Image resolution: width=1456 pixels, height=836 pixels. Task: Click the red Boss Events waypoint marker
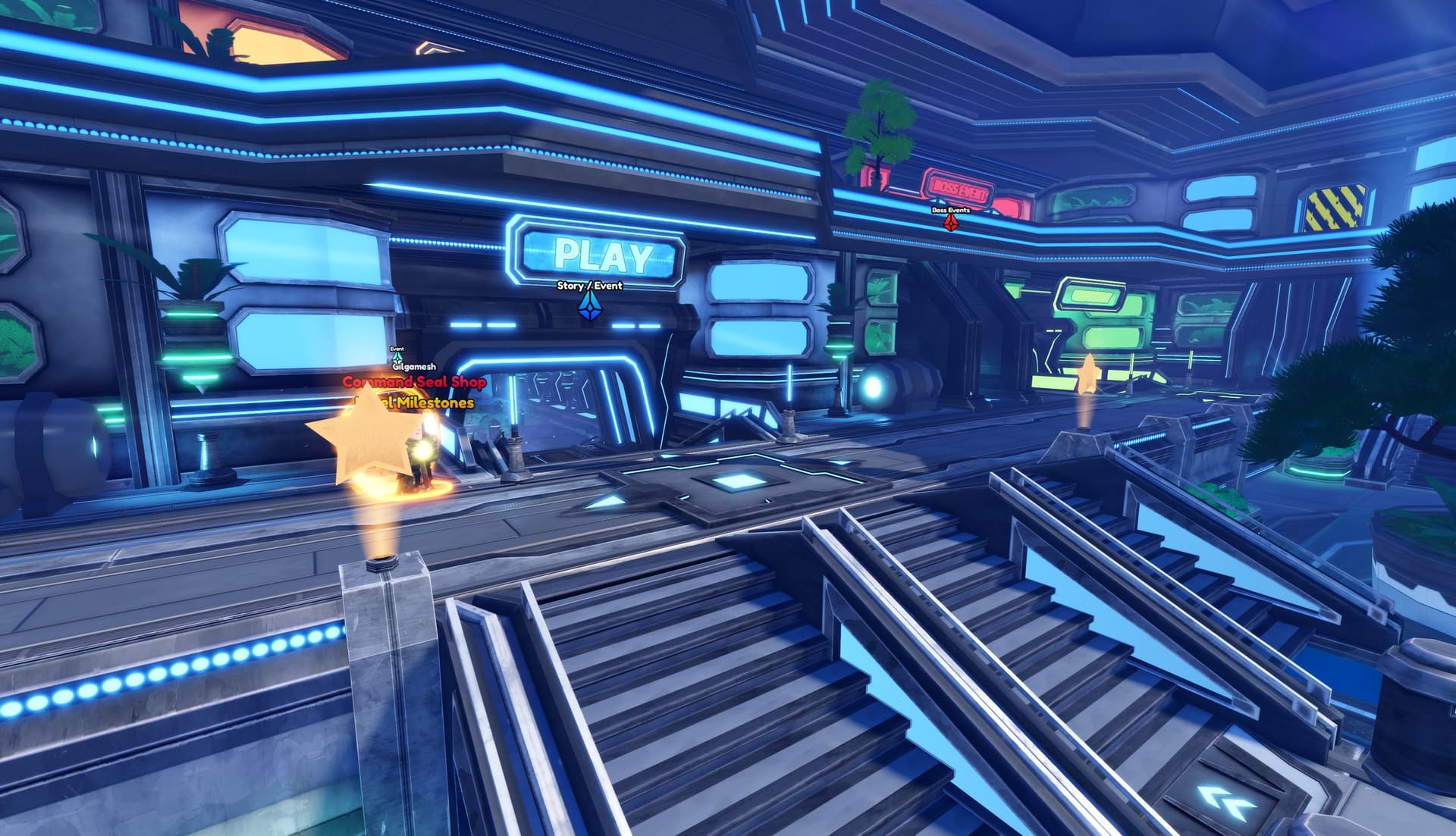click(x=950, y=221)
